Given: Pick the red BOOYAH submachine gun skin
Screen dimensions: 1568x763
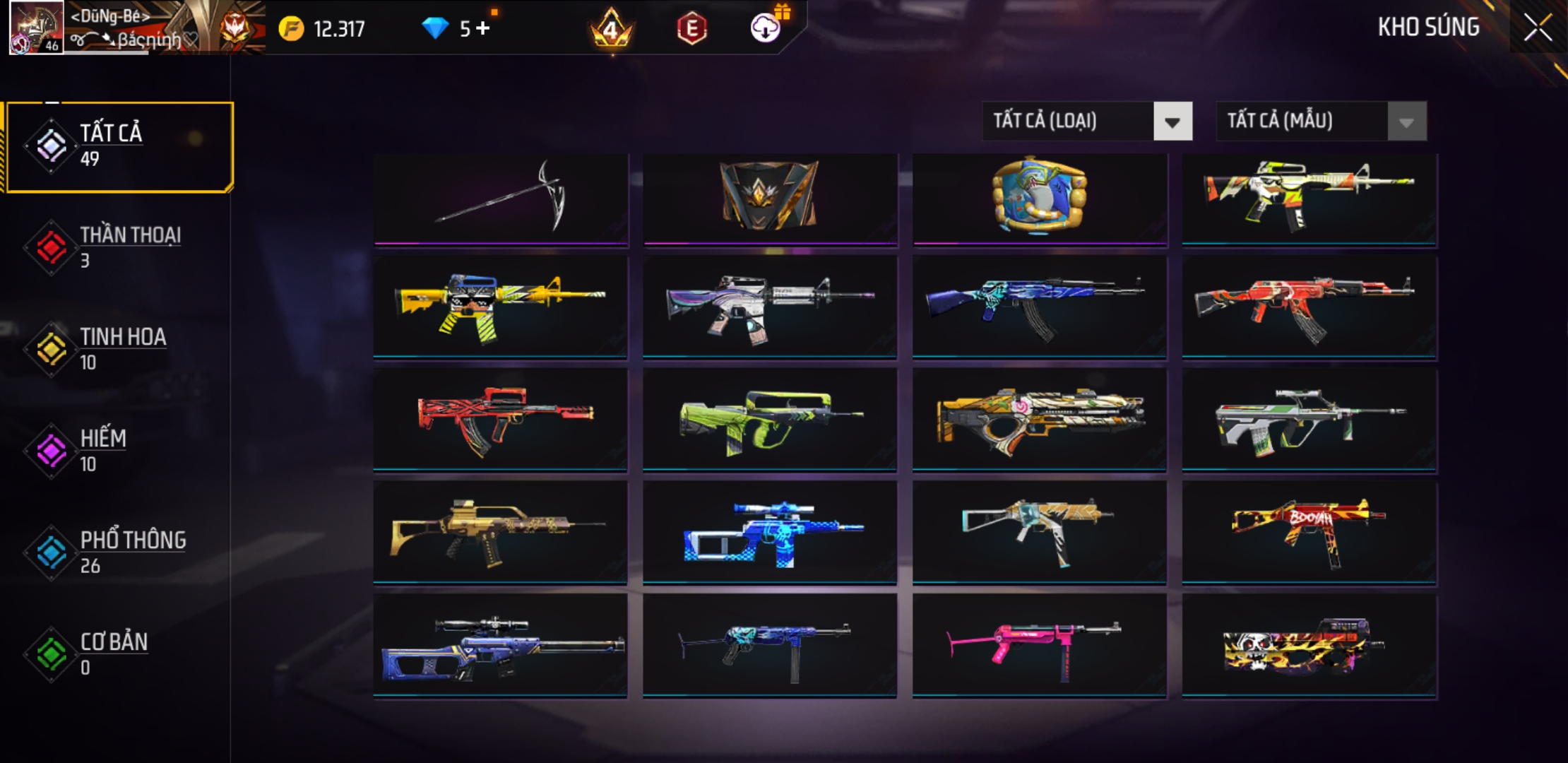Looking at the screenshot, I should coord(1309,532).
